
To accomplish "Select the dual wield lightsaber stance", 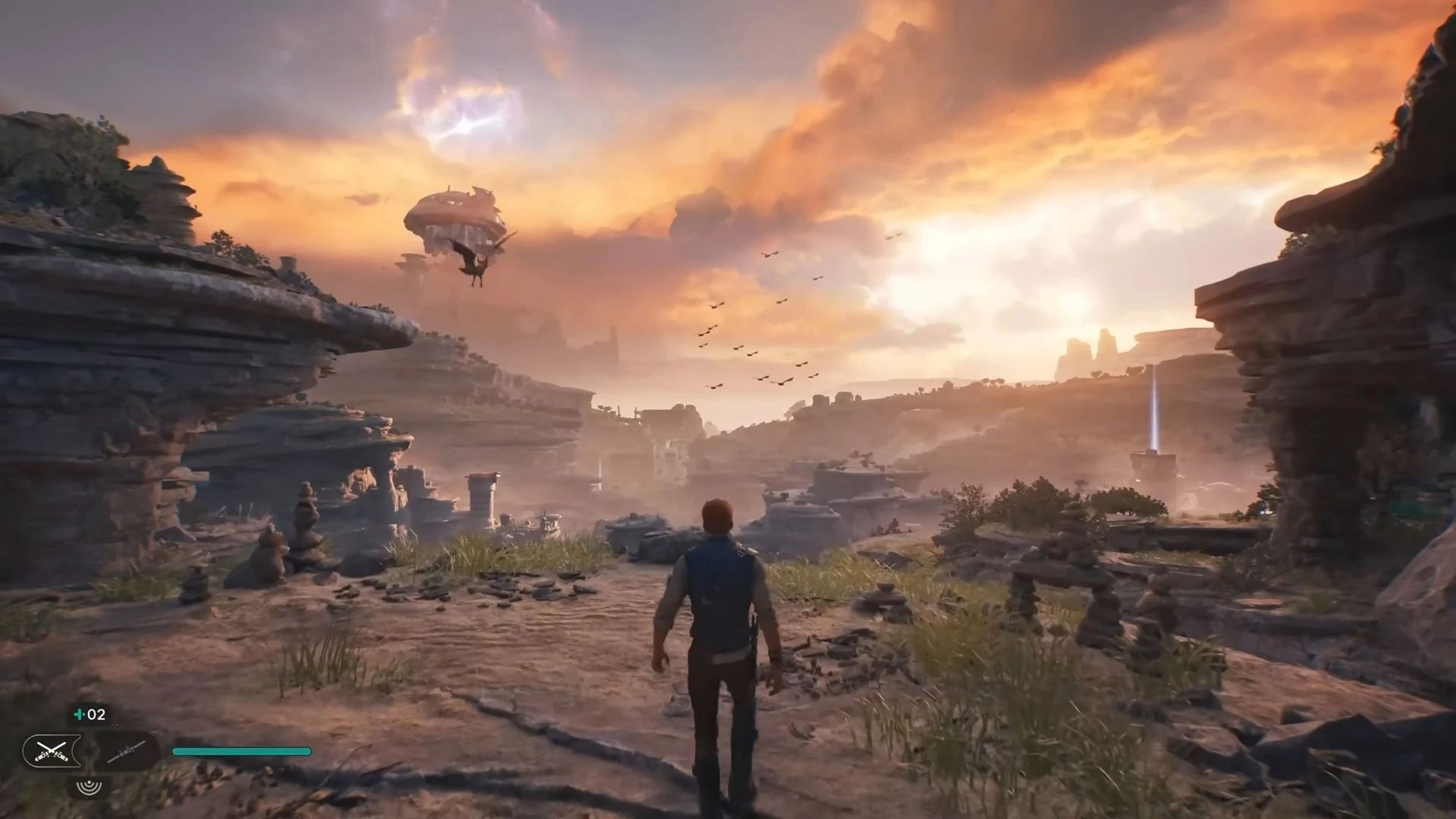I will [51, 752].
